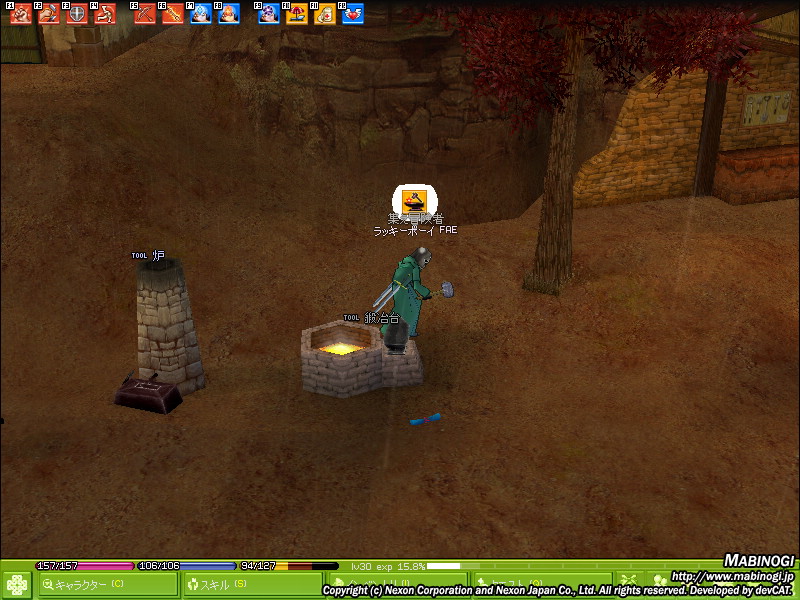Image resolution: width=800 pixels, height=600 pixels.
Task: Open the キャラクター character window
Action: click(107, 584)
